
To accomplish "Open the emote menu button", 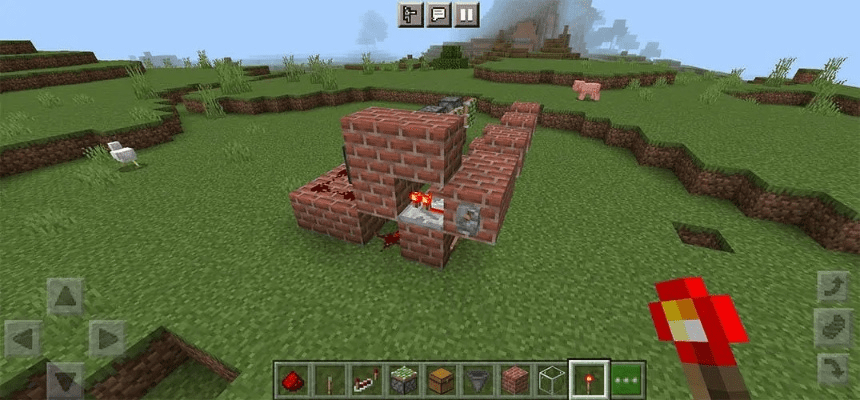I will [410, 15].
